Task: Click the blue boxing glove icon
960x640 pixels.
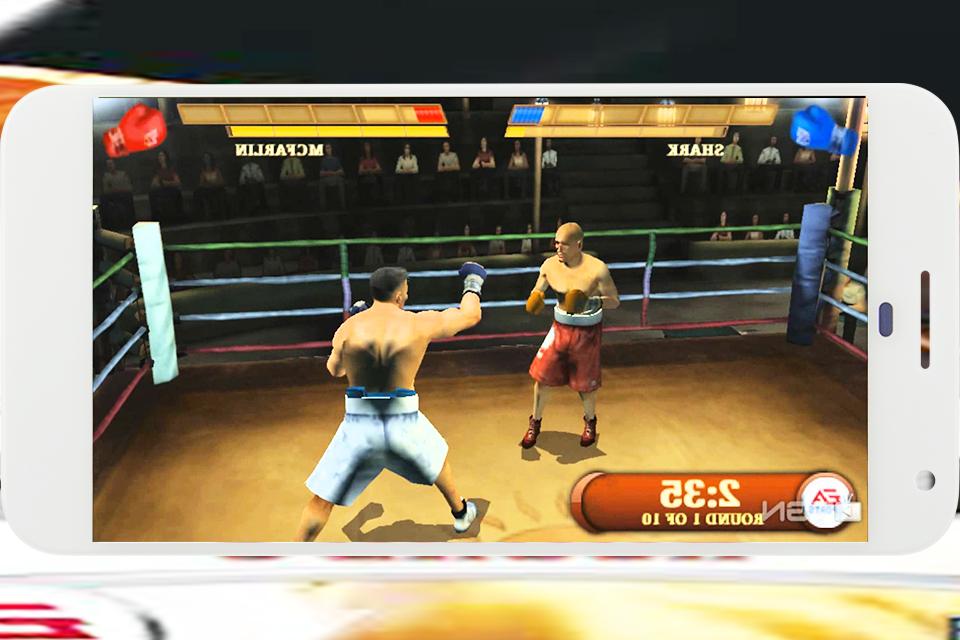Action: tap(822, 130)
